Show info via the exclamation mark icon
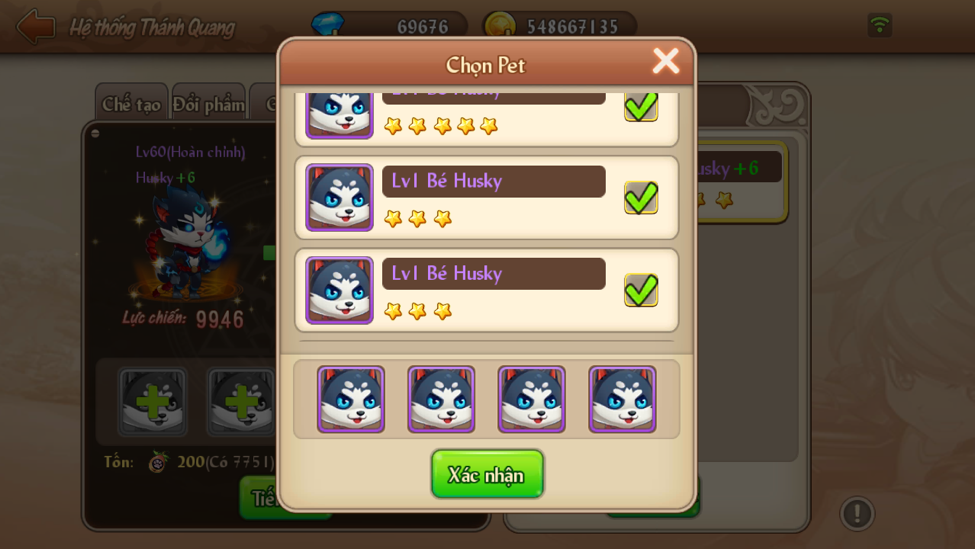 click(x=856, y=513)
